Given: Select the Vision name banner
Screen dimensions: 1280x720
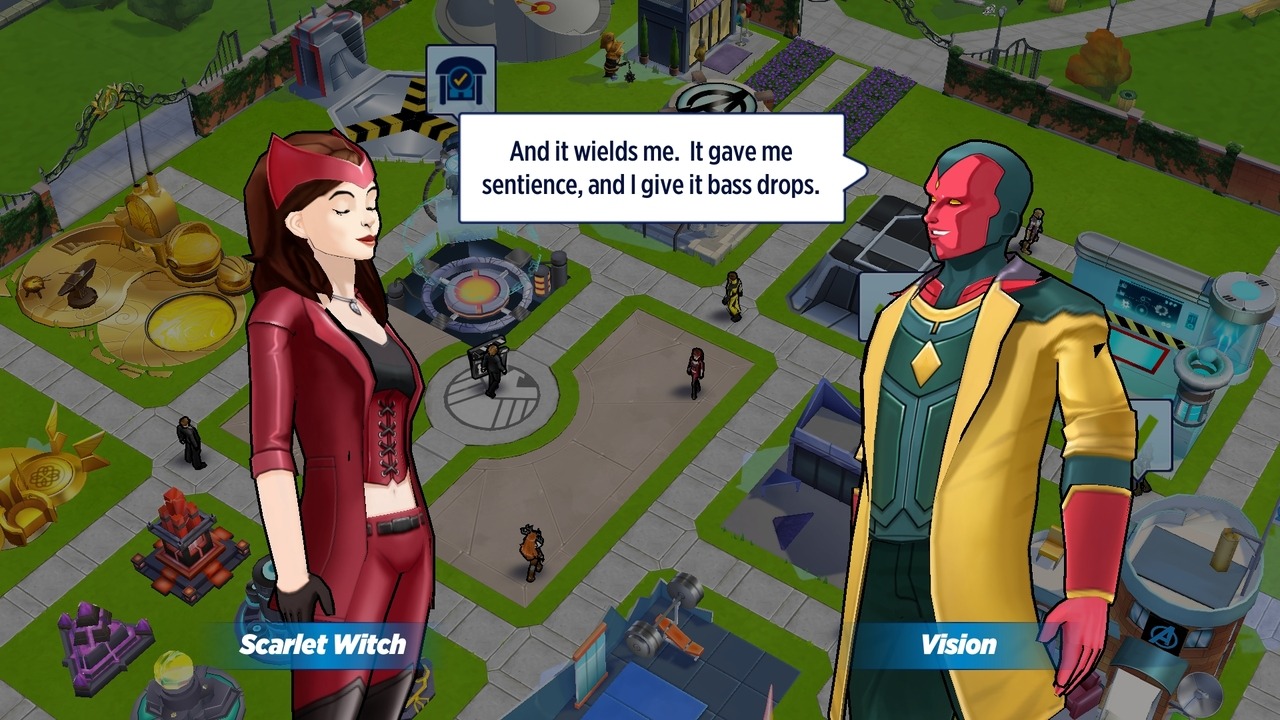Looking at the screenshot, I should pos(958,644).
